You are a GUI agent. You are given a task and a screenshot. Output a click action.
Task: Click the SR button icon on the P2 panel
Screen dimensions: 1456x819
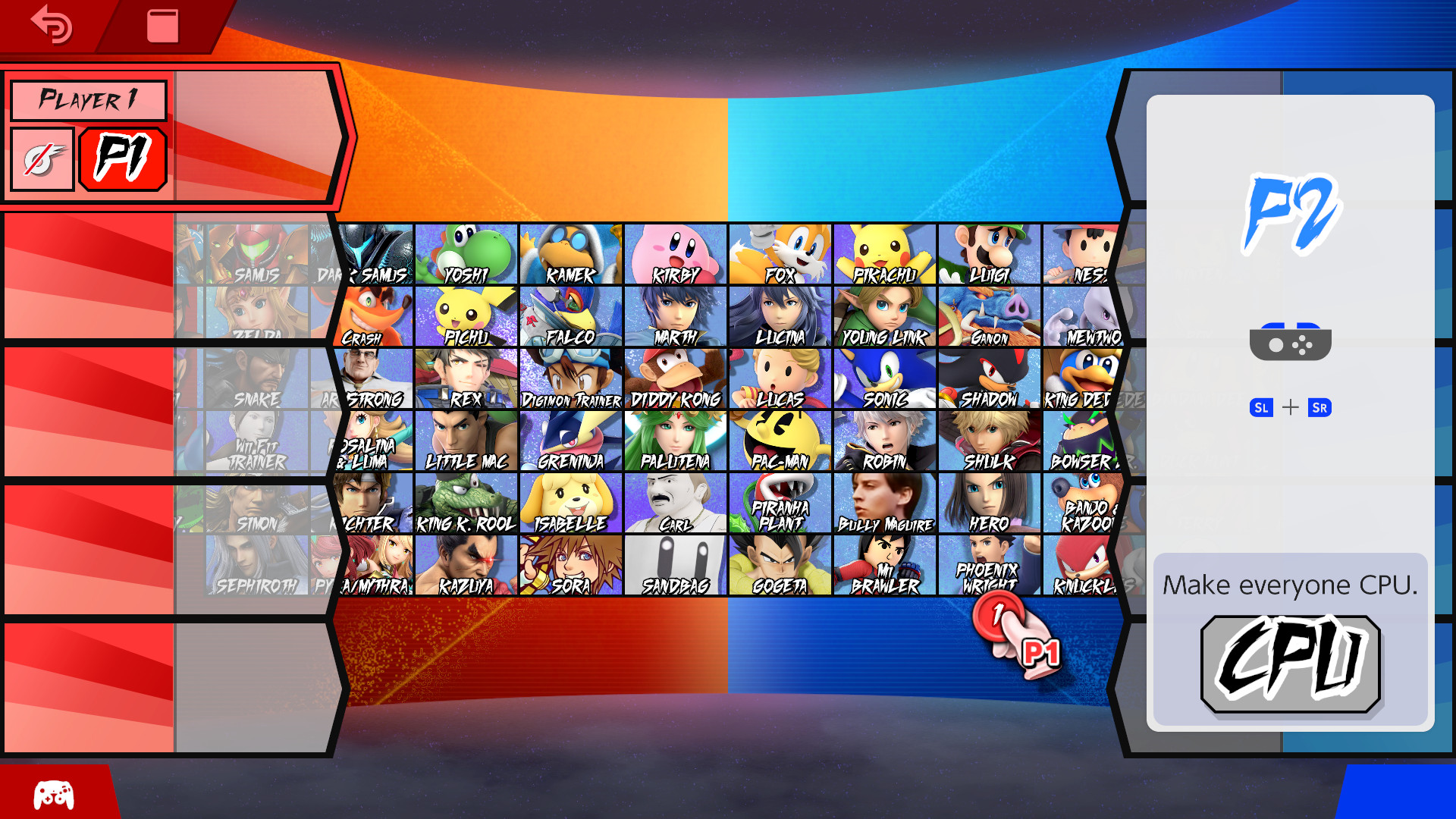pyautogui.click(x=1319, y=408)
